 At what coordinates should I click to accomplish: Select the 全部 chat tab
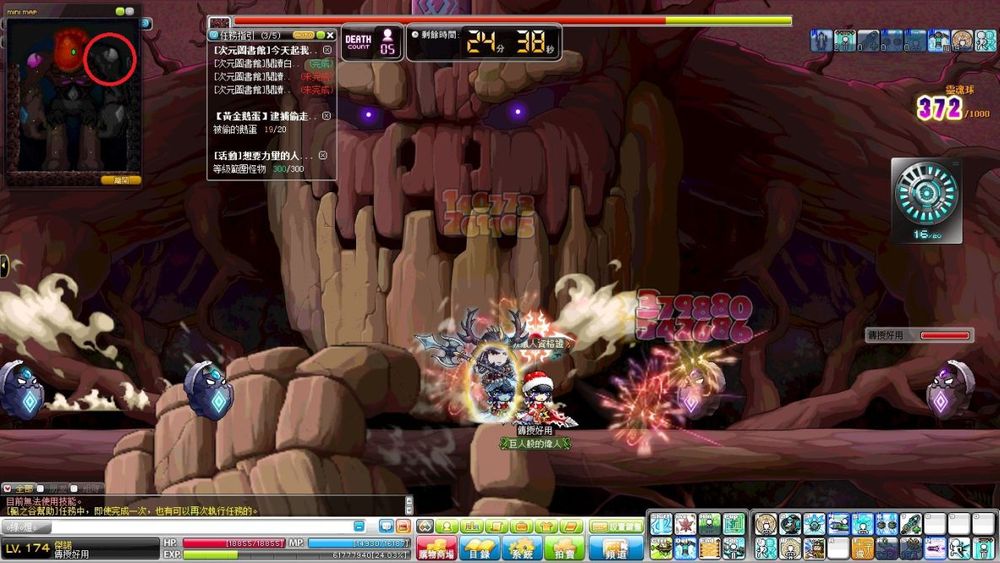tap(25, 488)
